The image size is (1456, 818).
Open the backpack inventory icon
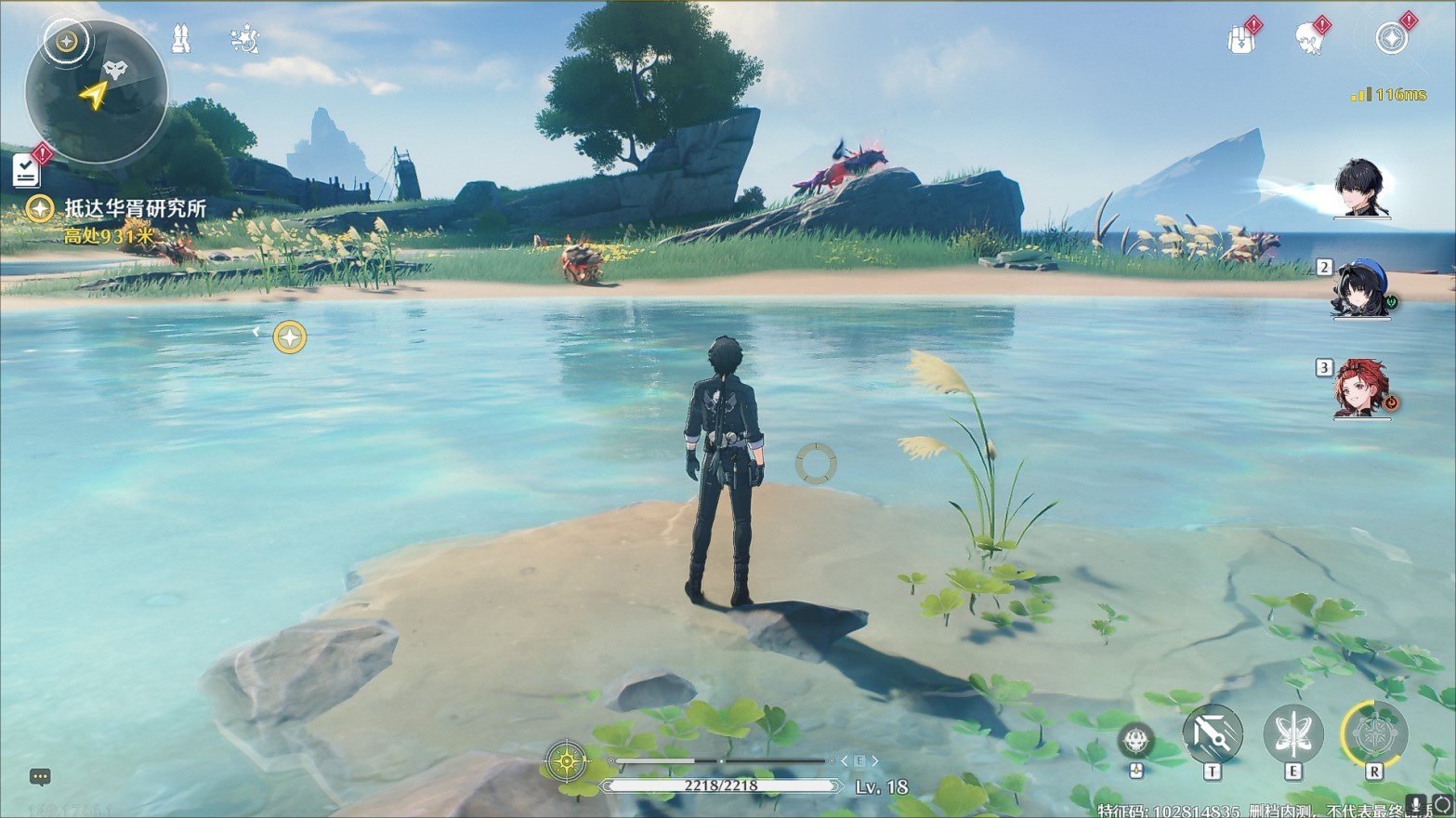[x=1240, y=39]
